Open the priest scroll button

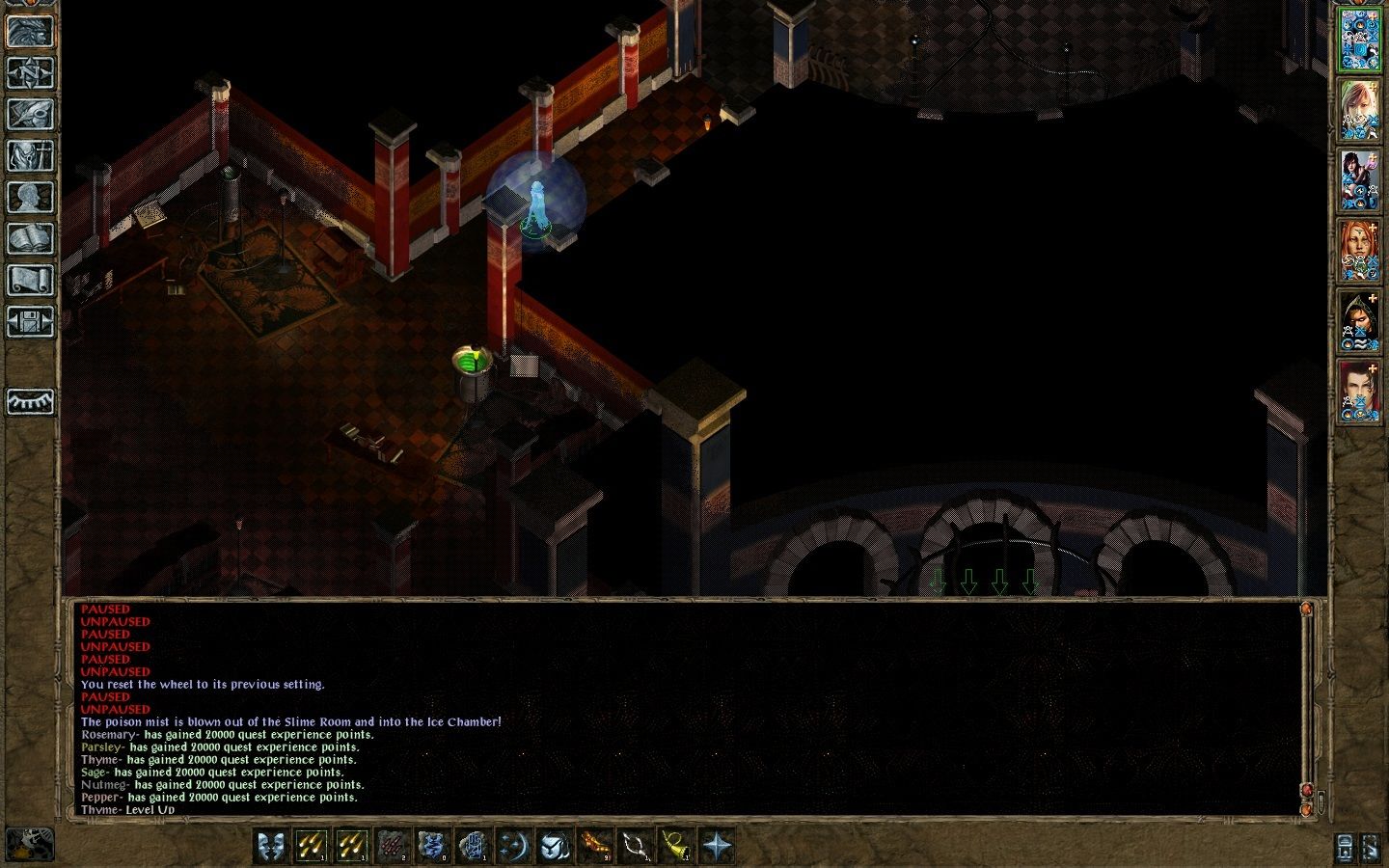[x=30, y=281]
